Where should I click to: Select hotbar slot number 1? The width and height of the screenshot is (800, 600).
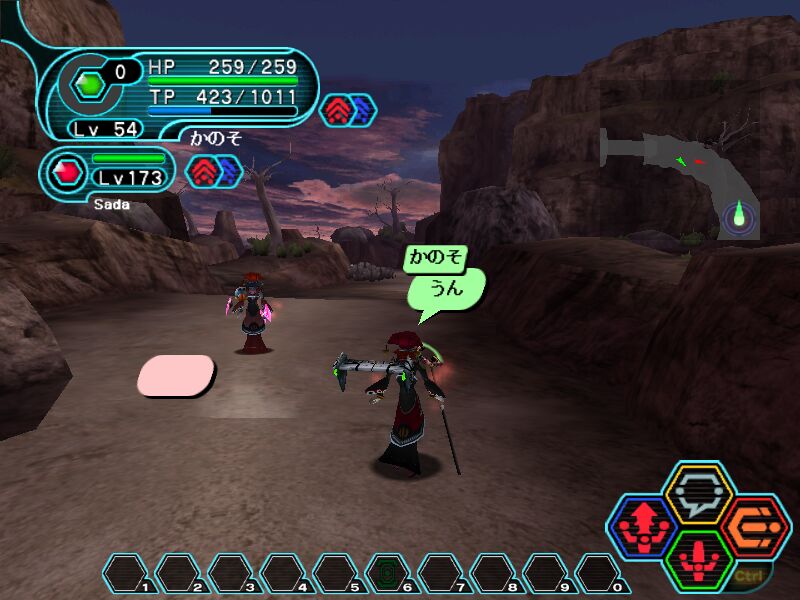tap(125, 573)
